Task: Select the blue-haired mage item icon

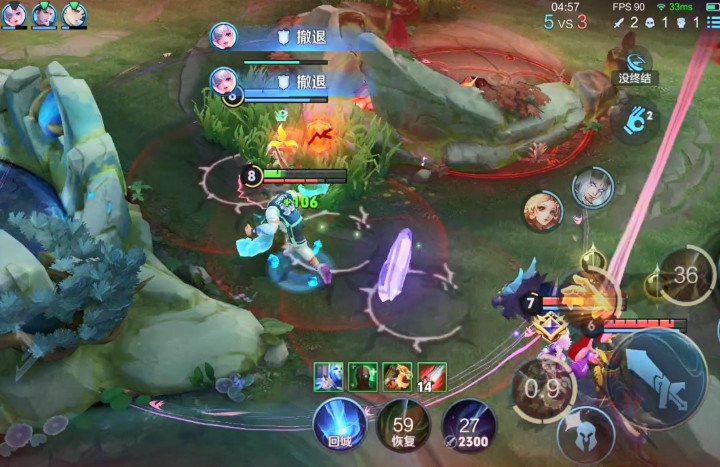Action: [x=329, y=376]
